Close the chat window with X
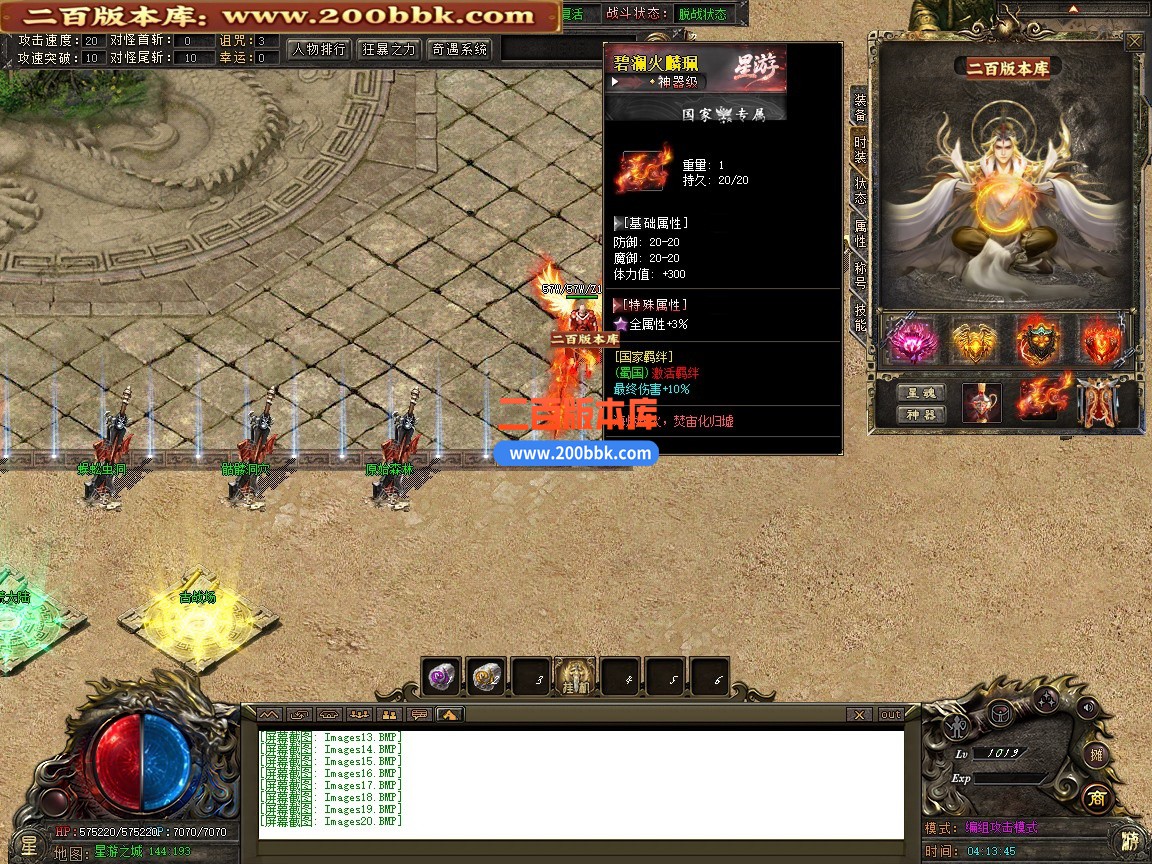Image resolution: width=1152 pixels, height=864 pixels. 859,714
